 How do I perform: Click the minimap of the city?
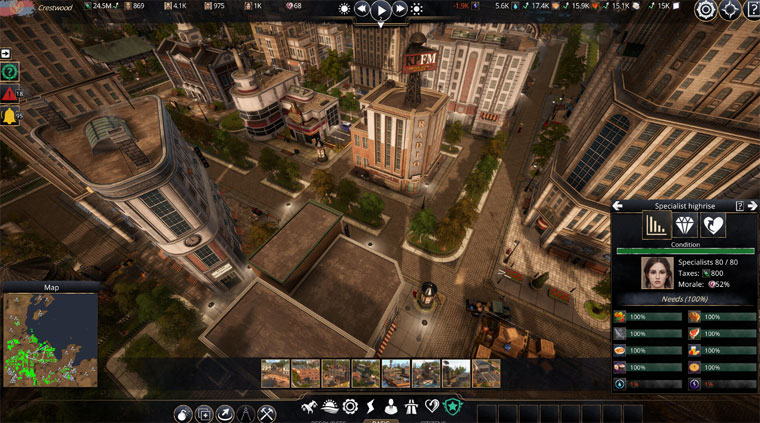(50, 340)
